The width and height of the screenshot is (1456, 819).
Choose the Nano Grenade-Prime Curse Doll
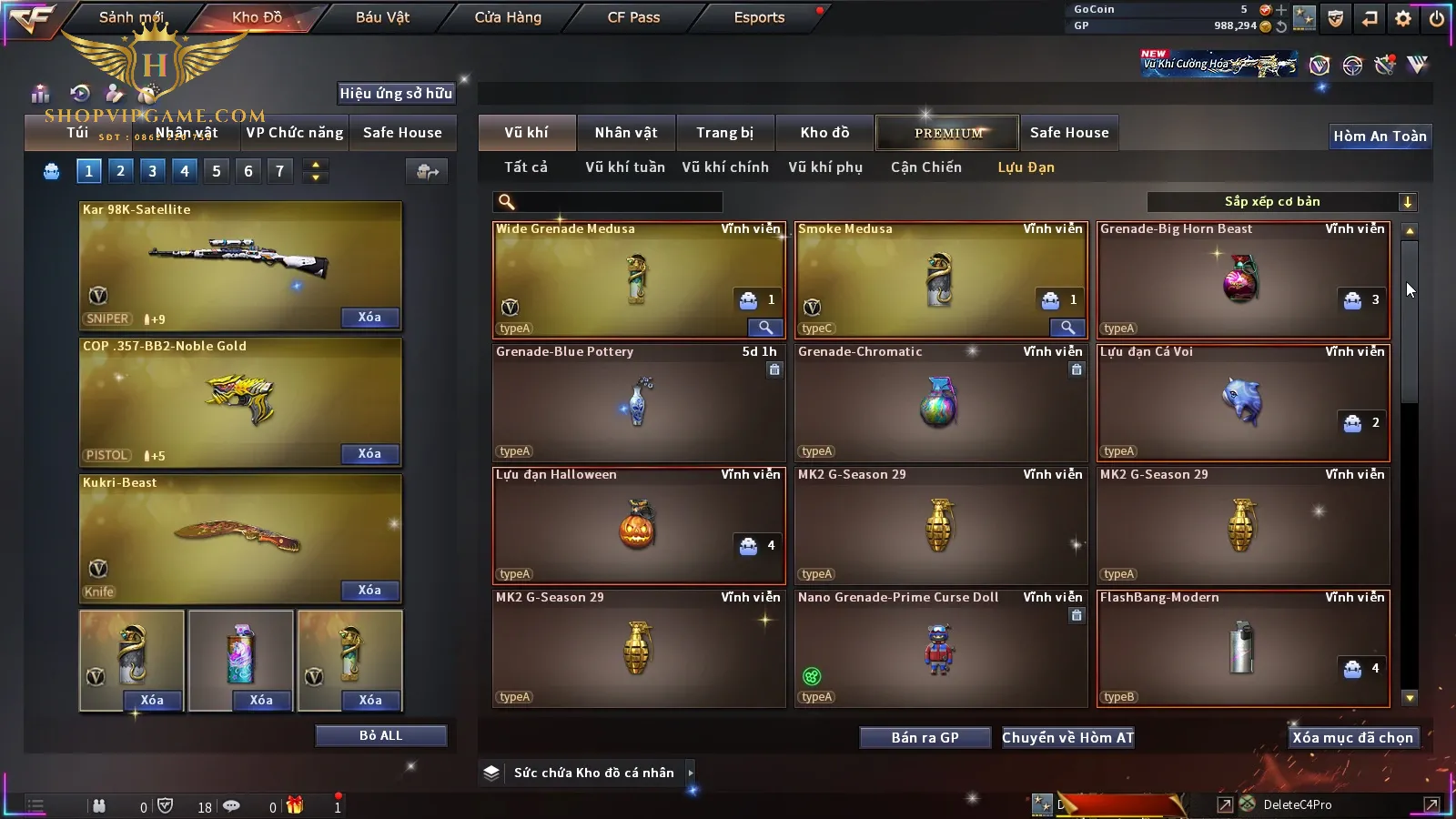[939, 648]
